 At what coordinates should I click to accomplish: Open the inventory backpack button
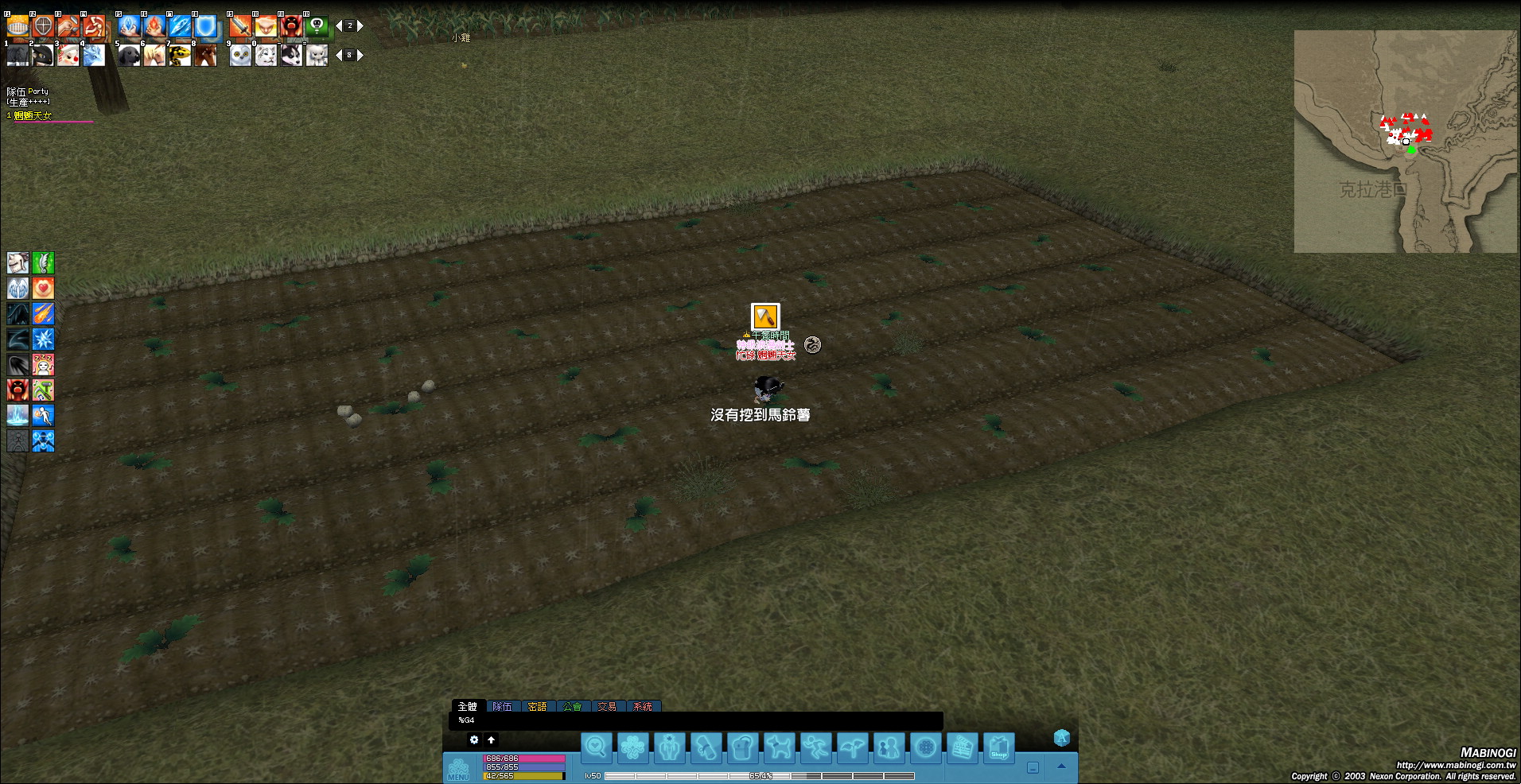click(743, 747)
